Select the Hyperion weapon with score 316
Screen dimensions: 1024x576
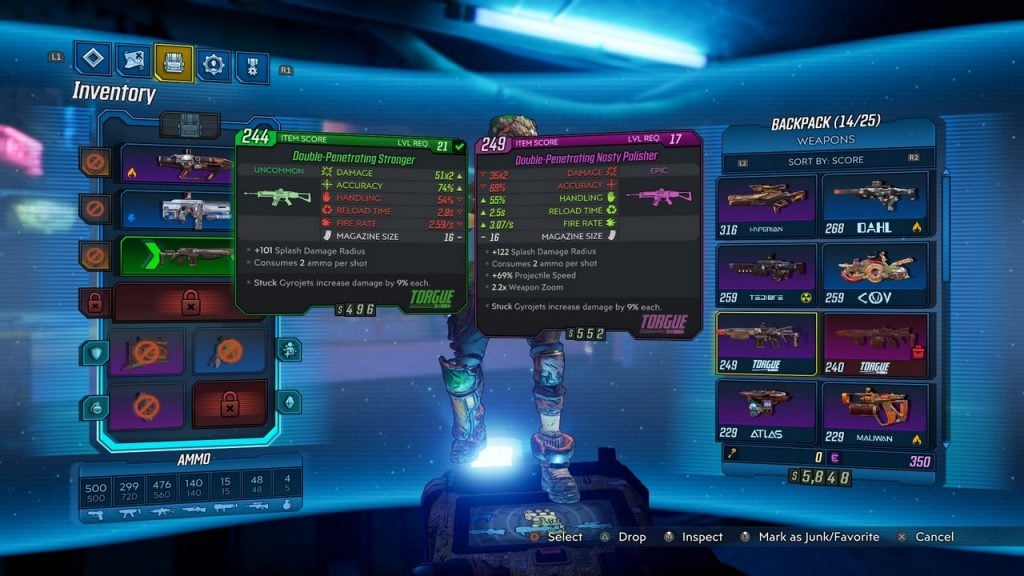pyautogui.click(x=766, y=204)
